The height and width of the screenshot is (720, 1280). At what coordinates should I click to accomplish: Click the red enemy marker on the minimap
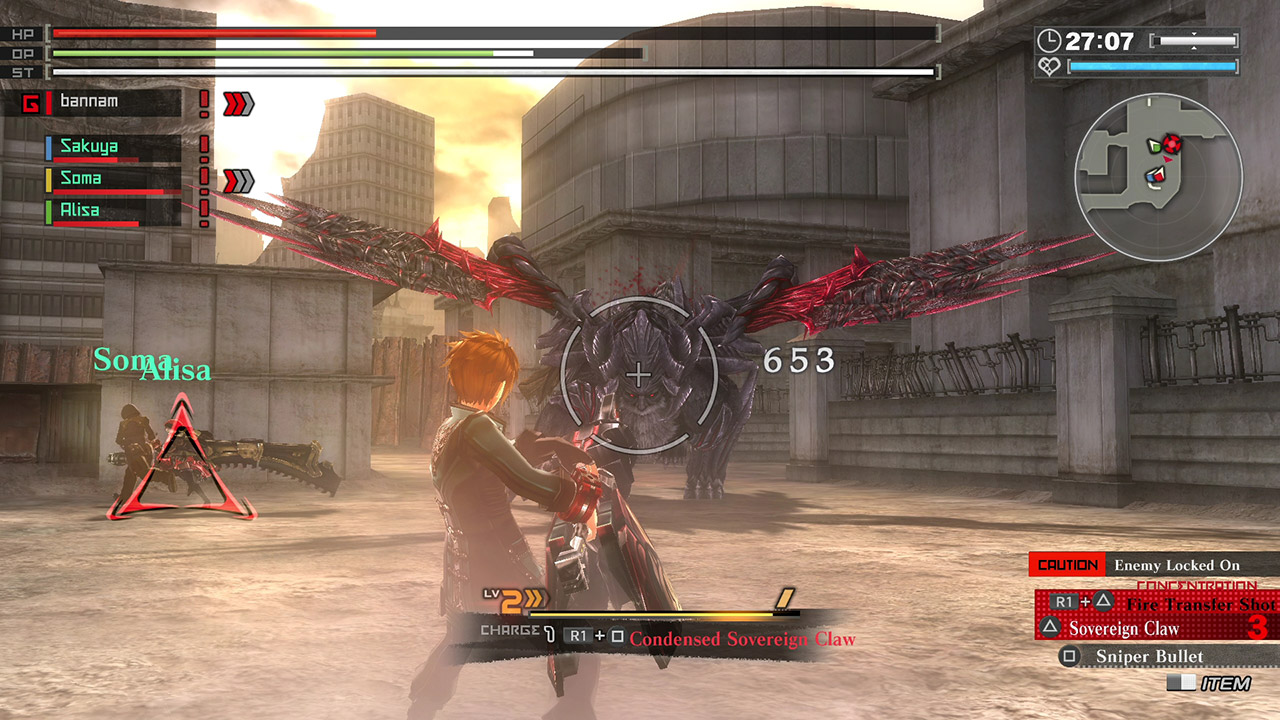[1173, 144]
